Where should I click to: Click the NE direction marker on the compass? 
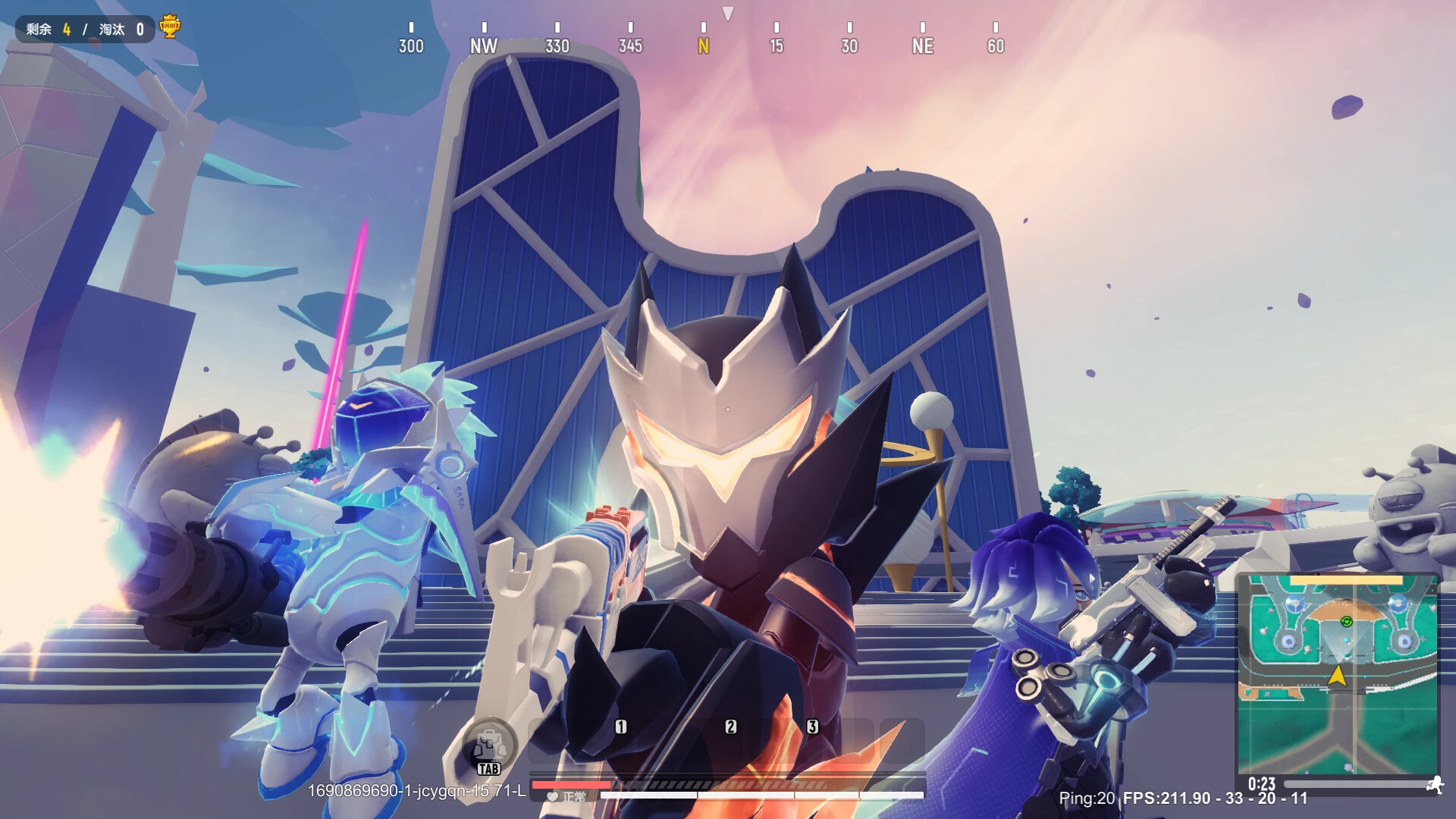922,46
